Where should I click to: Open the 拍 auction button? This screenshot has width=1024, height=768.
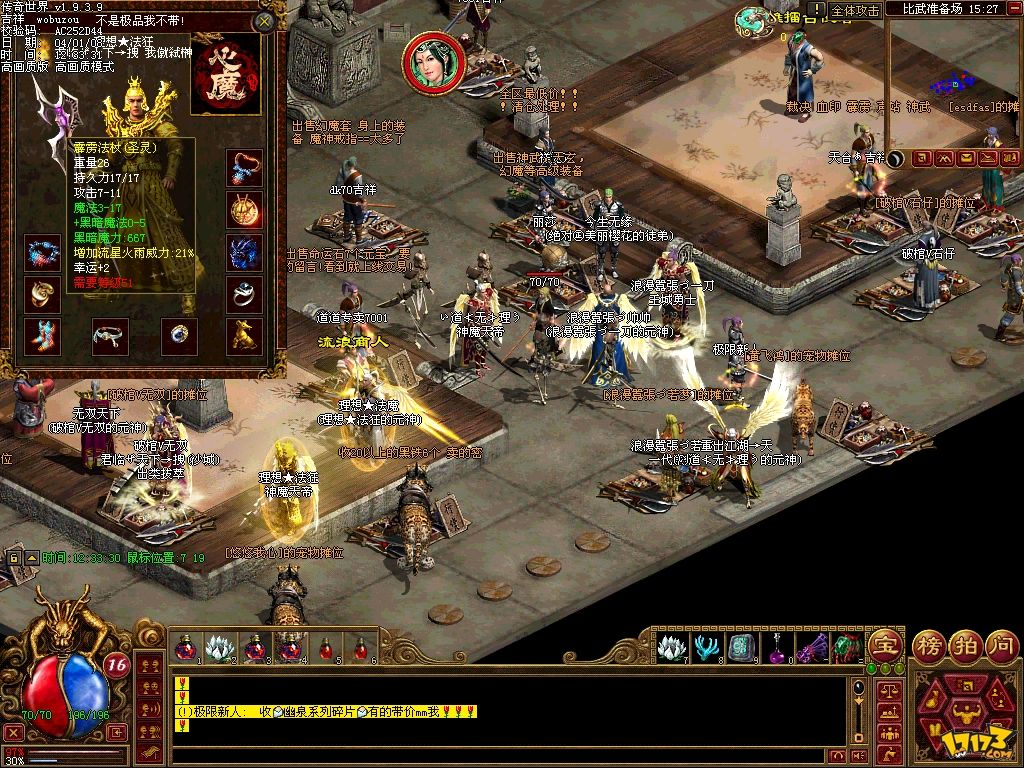coord(965,645)
